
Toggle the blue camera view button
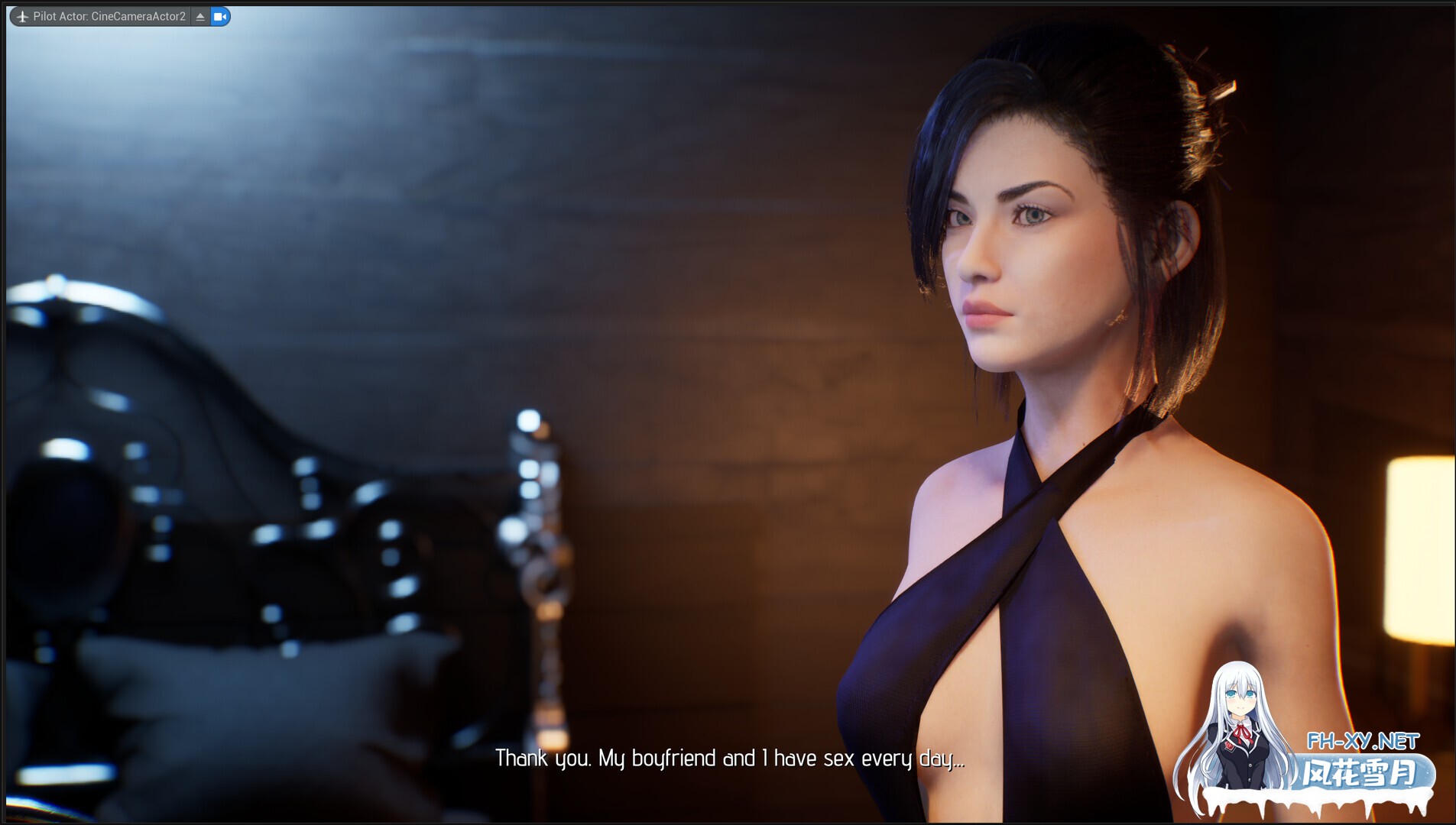tap(220, 16)
